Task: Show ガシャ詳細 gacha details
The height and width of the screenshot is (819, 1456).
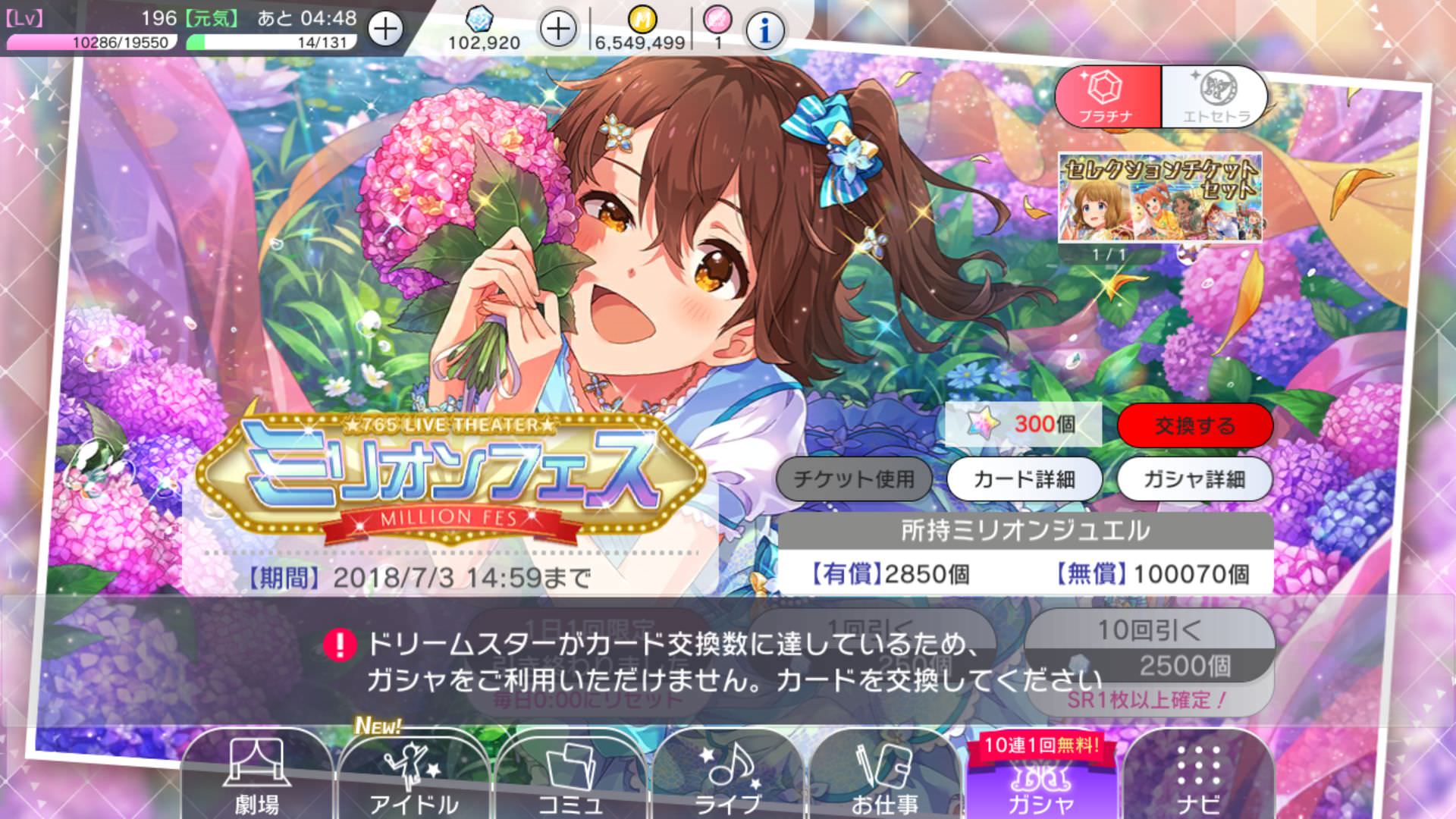Action: (x=1194, y=479)
